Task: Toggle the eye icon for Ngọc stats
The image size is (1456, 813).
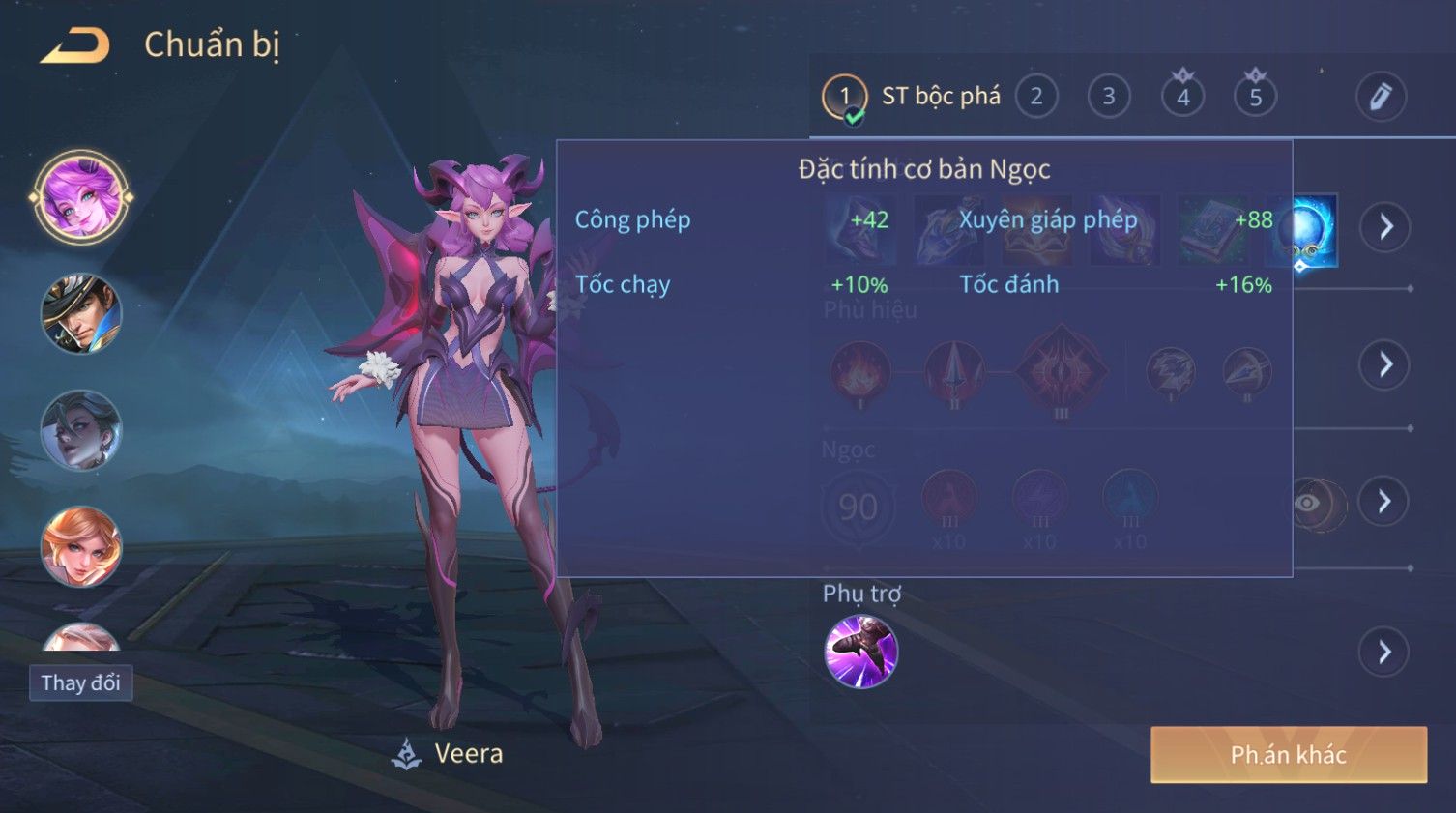Action: click(x=1307, y=503)
